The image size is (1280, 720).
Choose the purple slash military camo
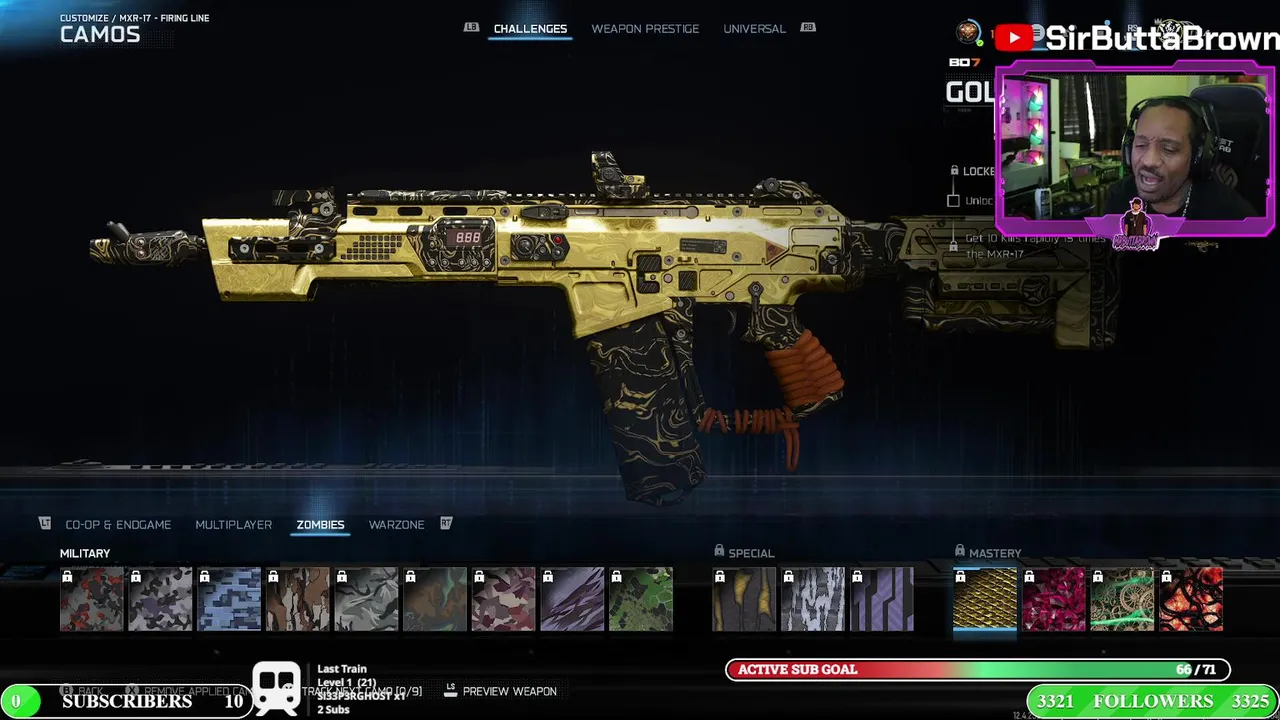572,600
